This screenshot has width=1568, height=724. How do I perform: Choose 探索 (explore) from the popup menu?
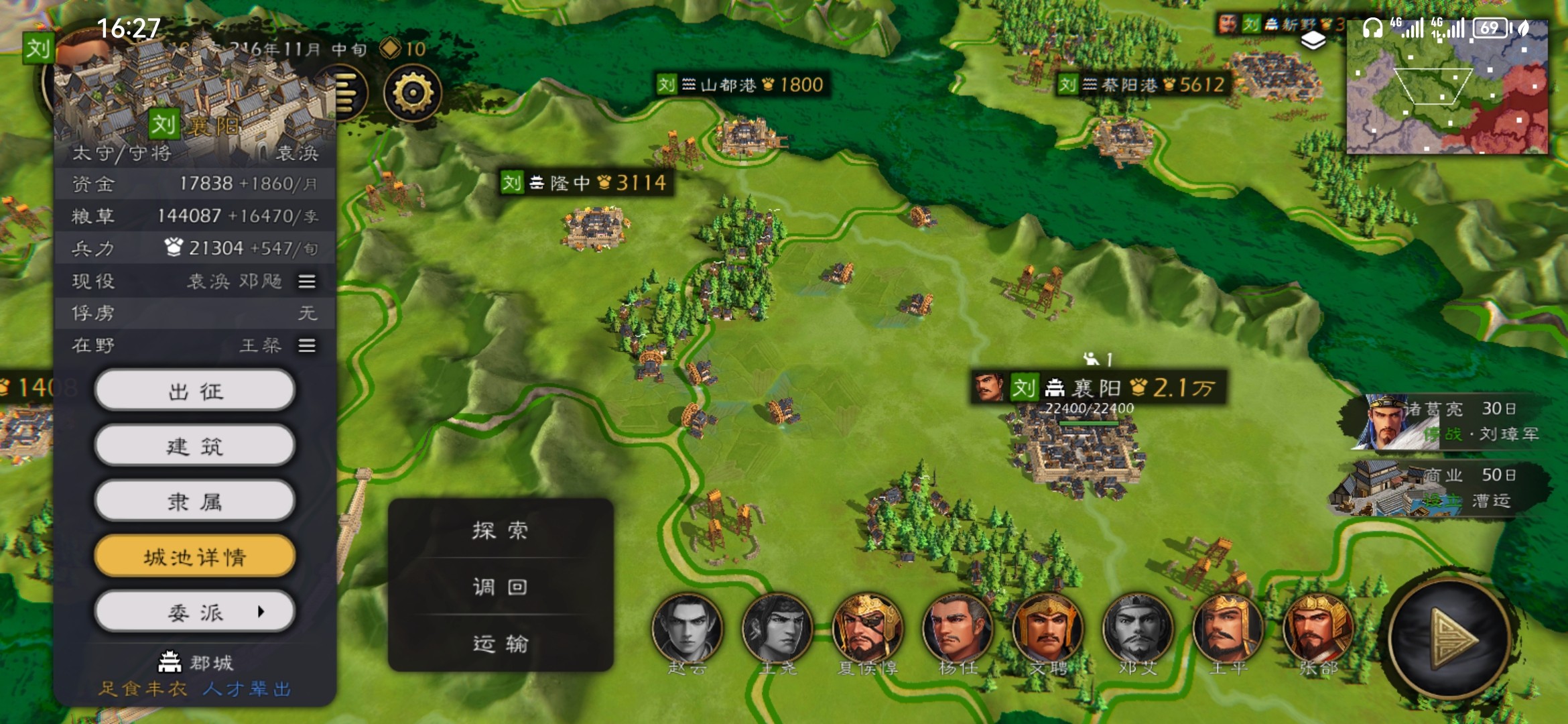point(500,530)
